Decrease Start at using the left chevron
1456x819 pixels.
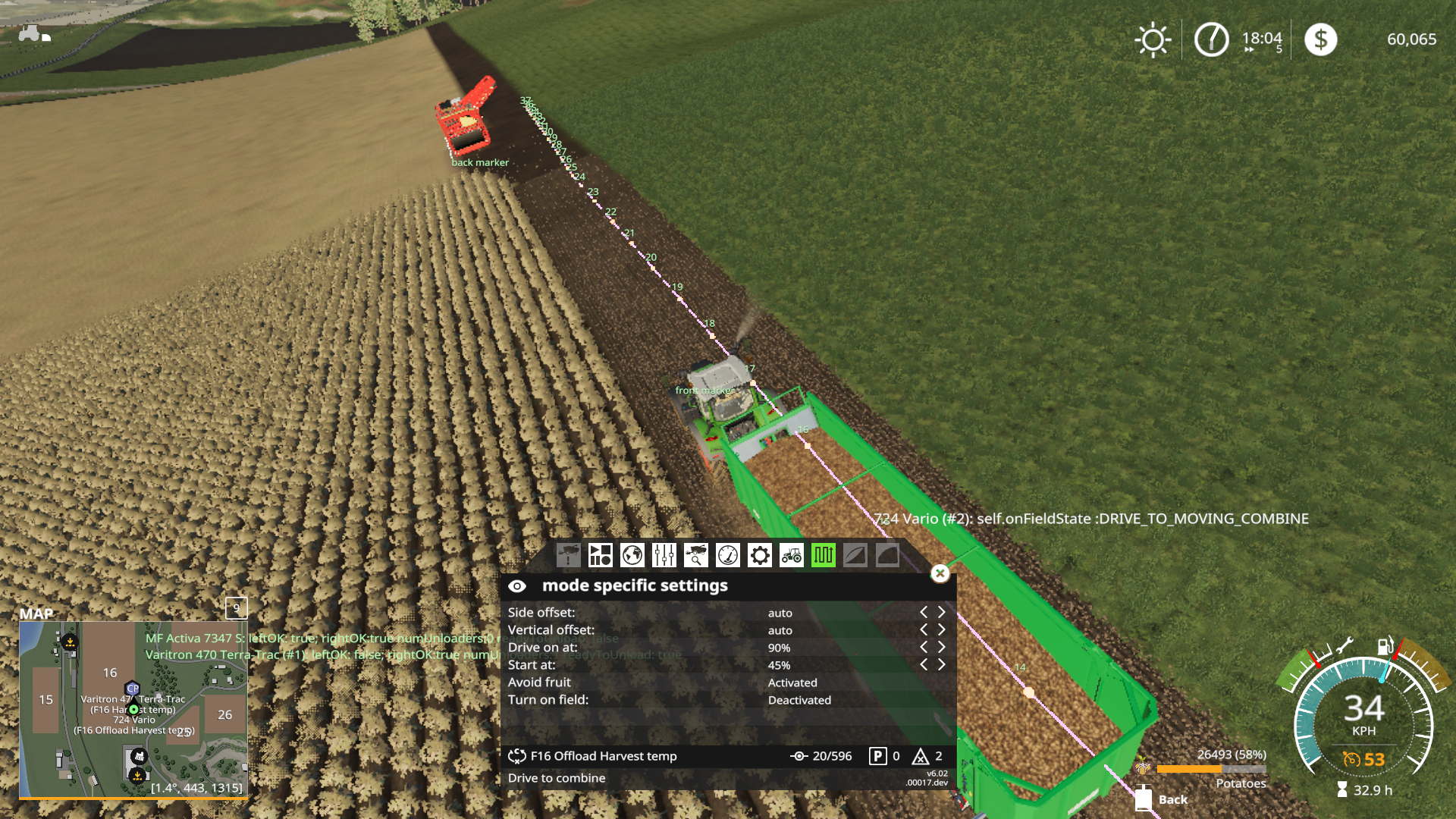pyautogui.click(x=925, y=664)
